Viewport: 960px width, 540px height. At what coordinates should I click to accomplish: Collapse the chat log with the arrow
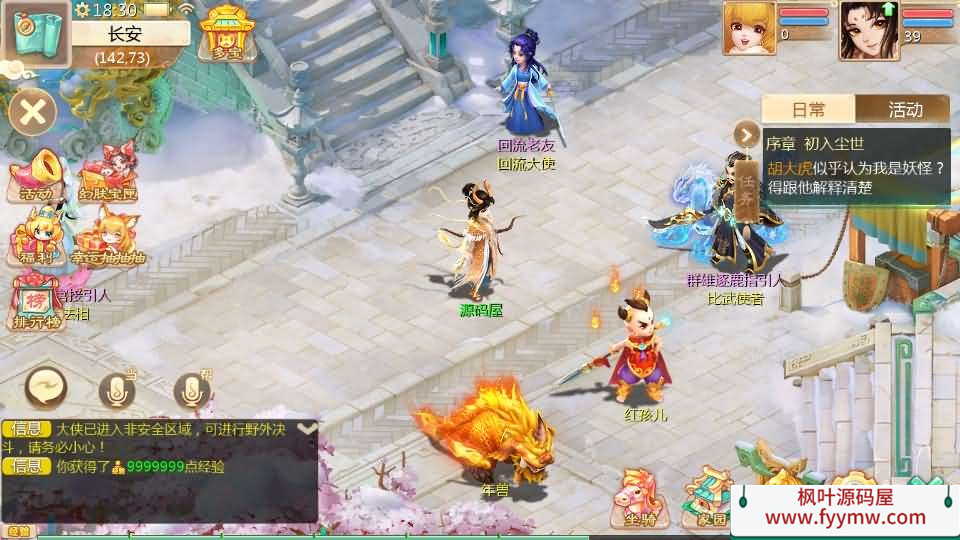pos(308,428)
